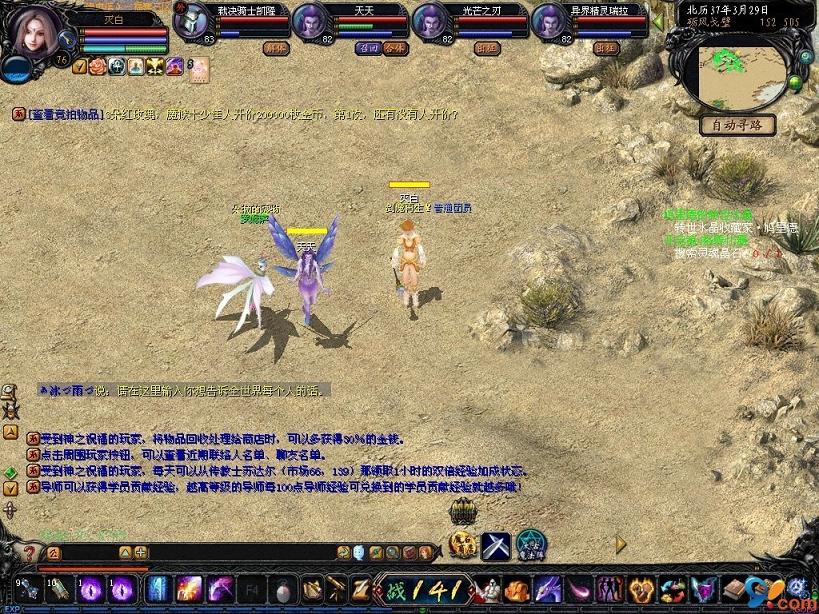This screenshot has height=614, width=819.
Task: Click the red question mark help button
Action: (x=27, y=552)
